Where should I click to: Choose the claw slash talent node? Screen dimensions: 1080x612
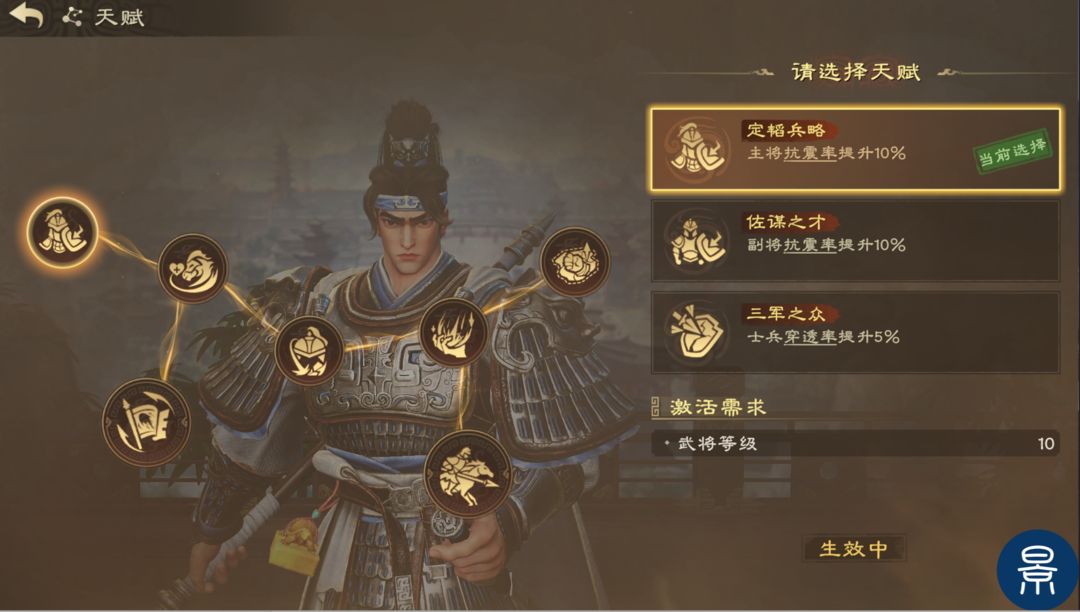[453, 333]
